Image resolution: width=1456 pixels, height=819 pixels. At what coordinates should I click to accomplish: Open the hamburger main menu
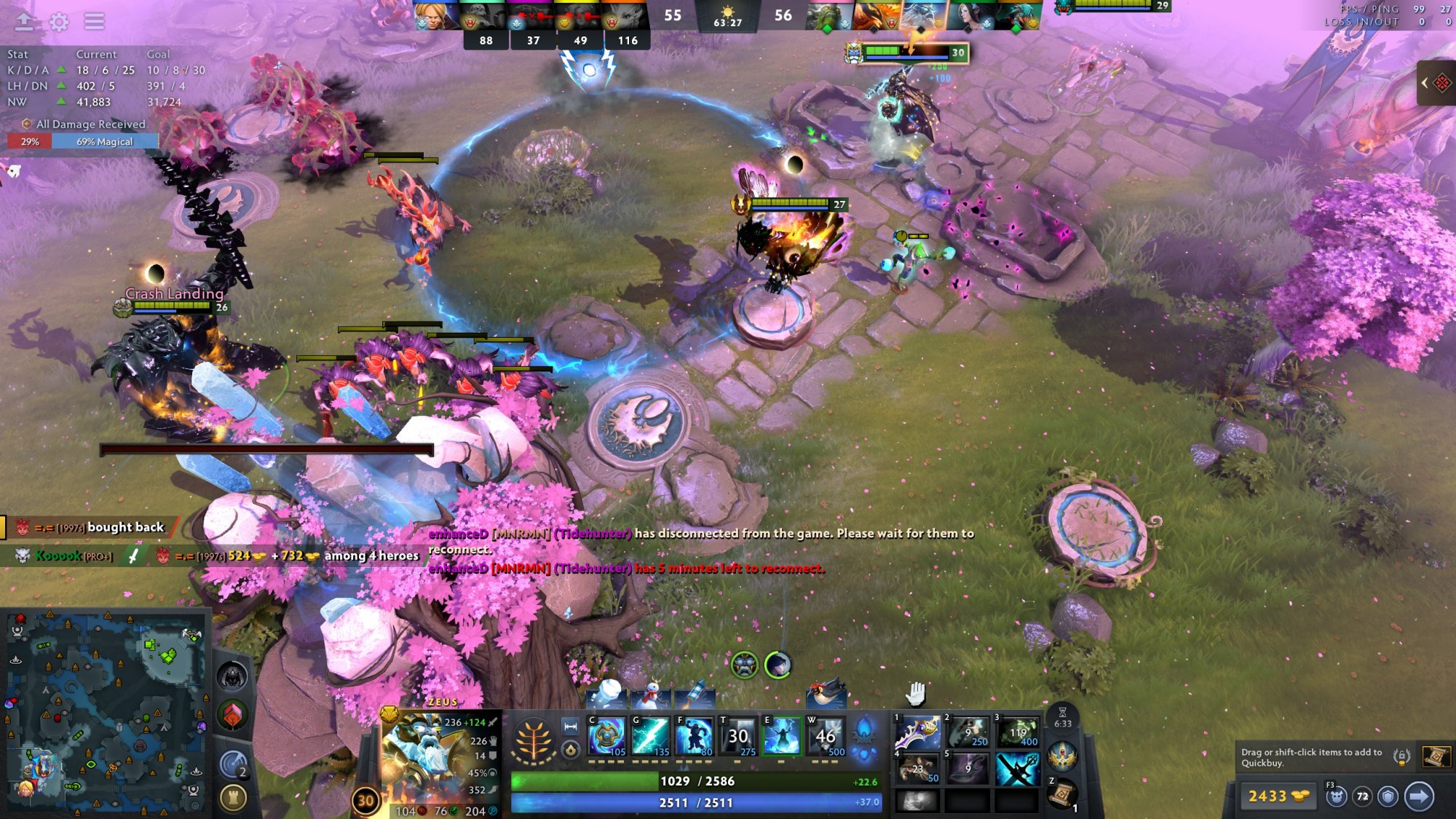tap(94, 22)
